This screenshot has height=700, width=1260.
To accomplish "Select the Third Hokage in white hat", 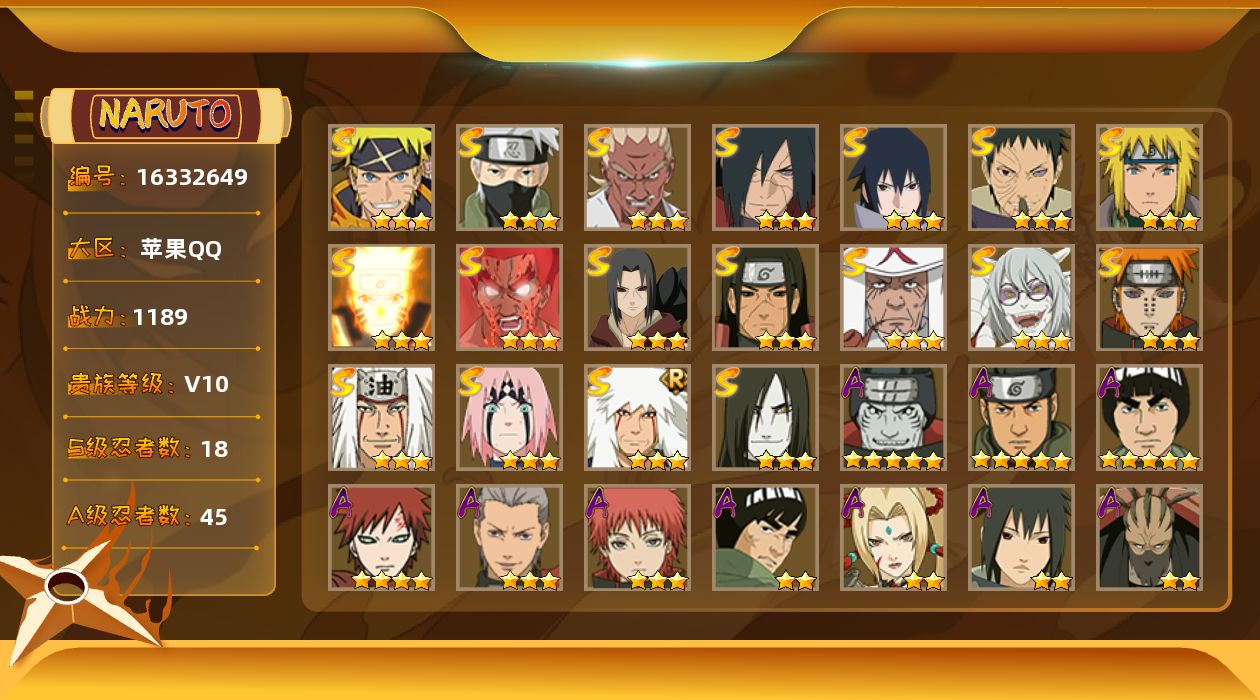I will (893, 297).
